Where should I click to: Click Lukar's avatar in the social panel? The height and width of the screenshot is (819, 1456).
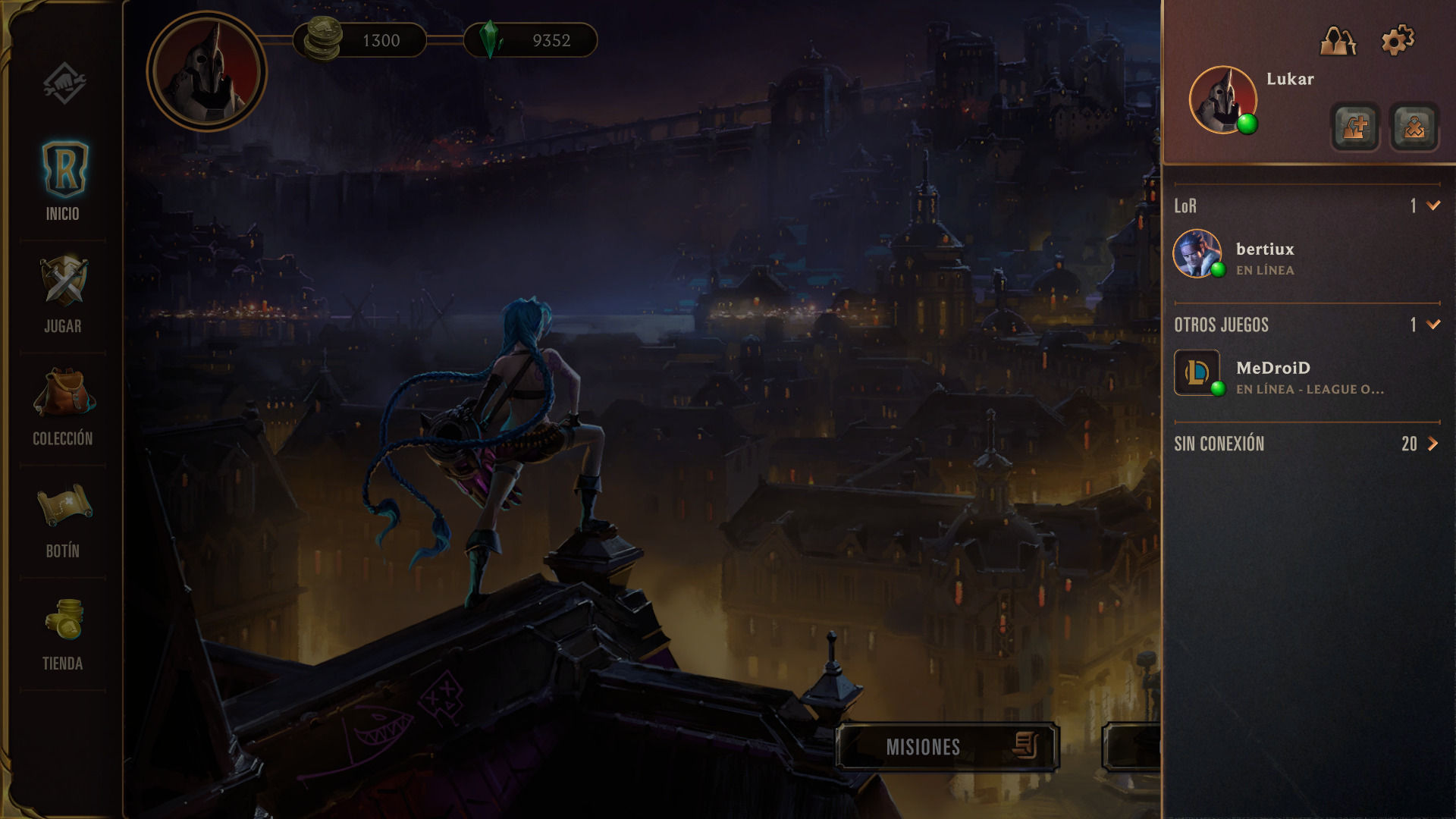click(1222, 100)
